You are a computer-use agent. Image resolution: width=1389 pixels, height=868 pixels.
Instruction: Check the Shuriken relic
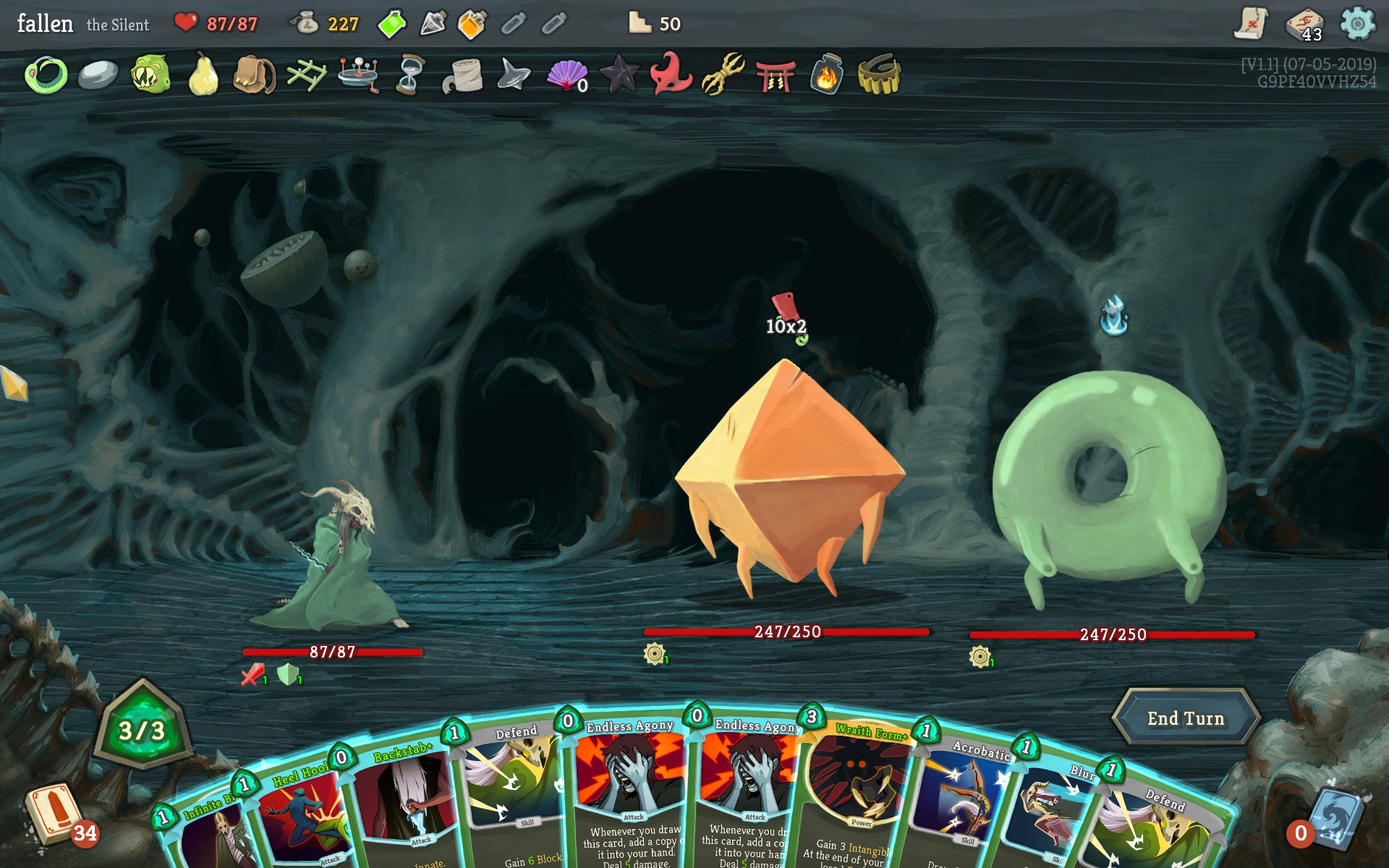click(514, 75)
